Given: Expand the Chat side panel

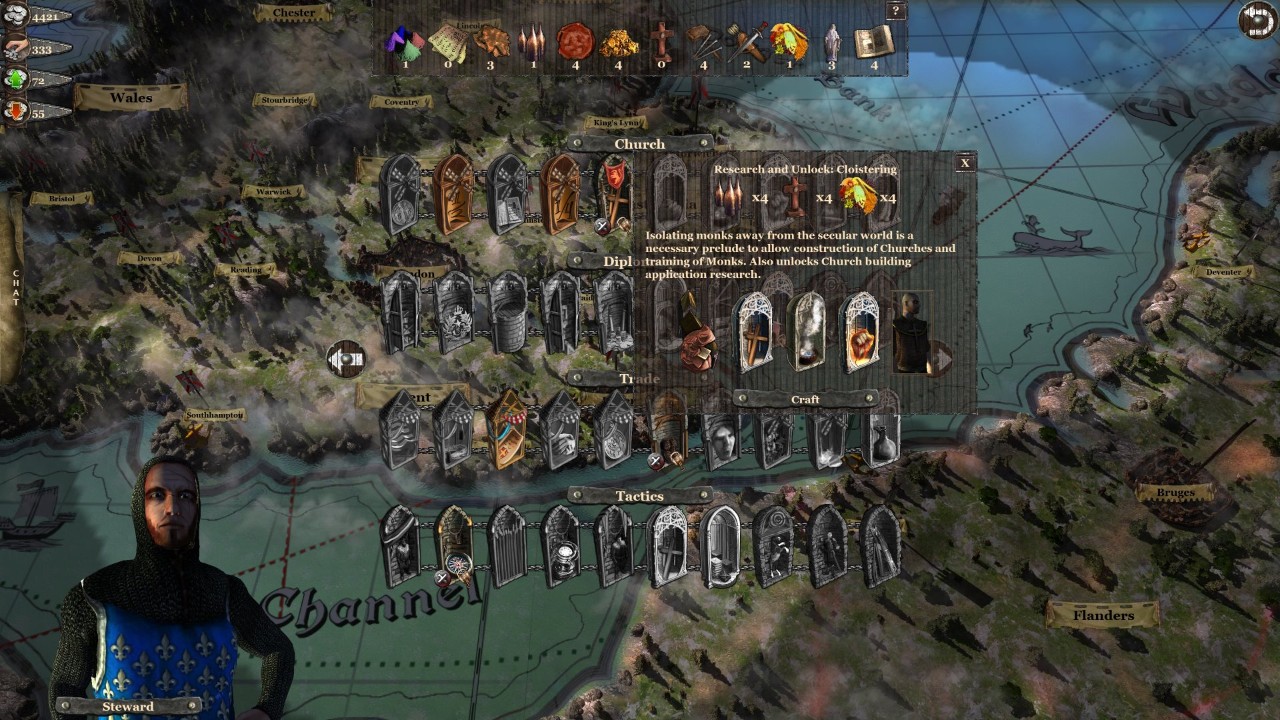Looking at the screenshot, I should click(15, 286).
